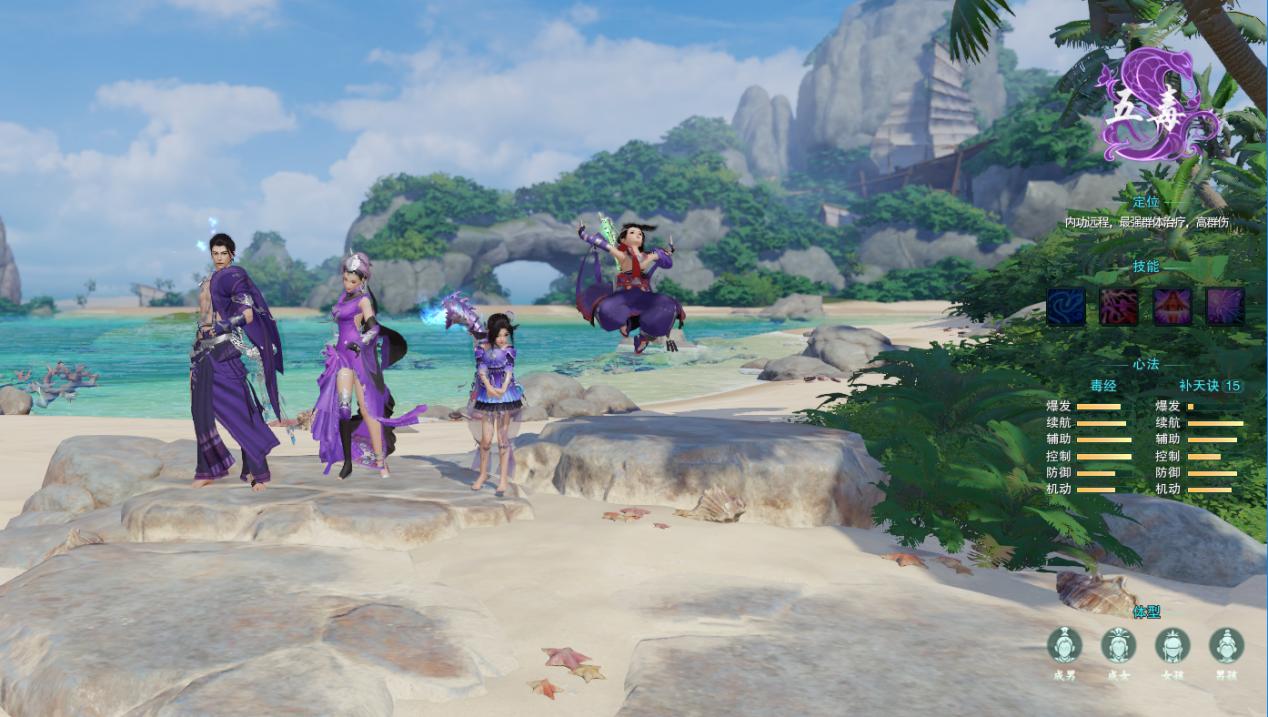
Task: Click the 五毒 sect emblem
Action: [x=1160, y=105]
